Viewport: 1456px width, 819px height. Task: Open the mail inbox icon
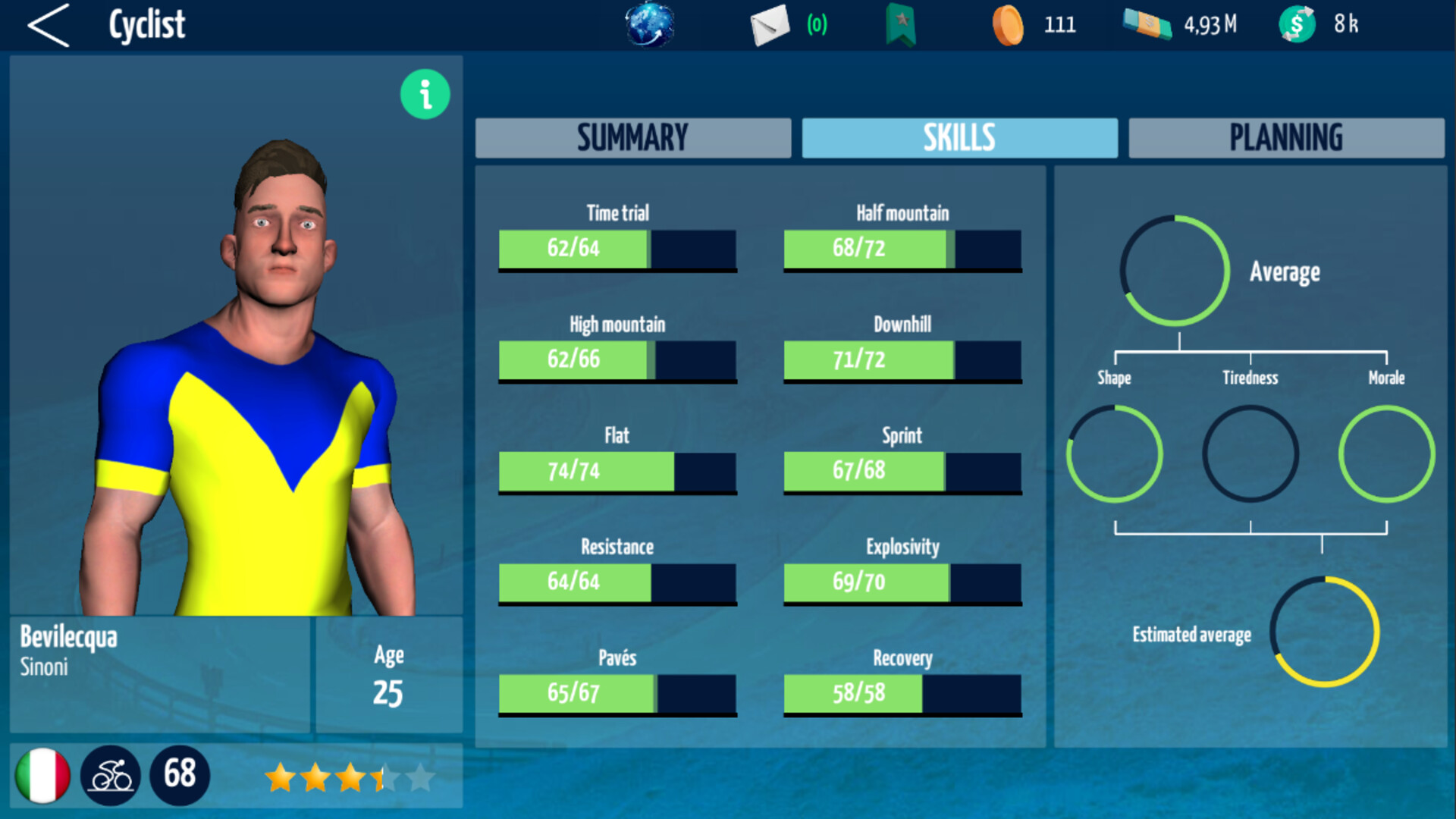coord(768,24)
